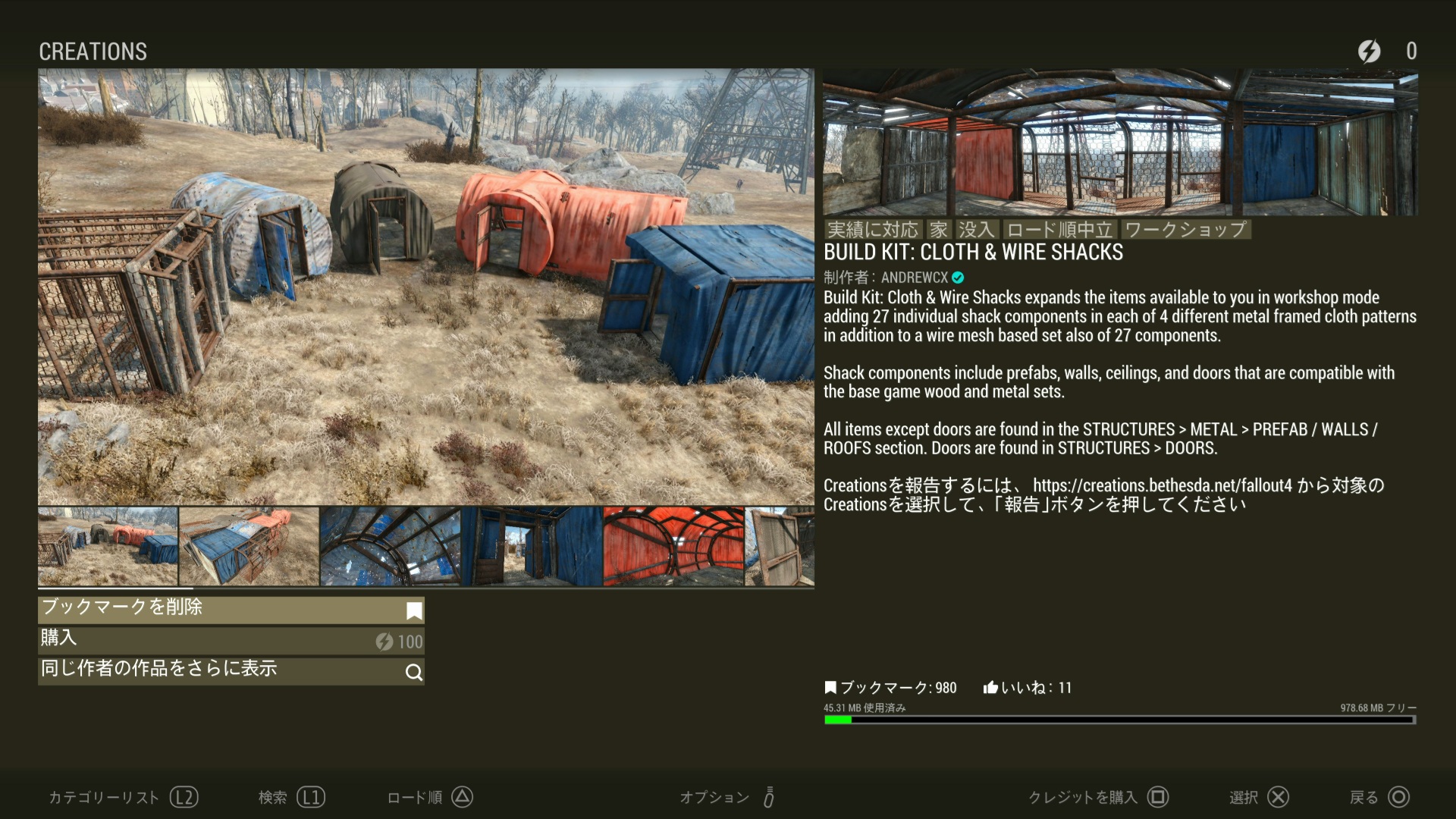Open the fourth thumbnail with blue doorway
Image resolution: width=1456 pixels, height=819 pixels.
[x=532, y=547]
